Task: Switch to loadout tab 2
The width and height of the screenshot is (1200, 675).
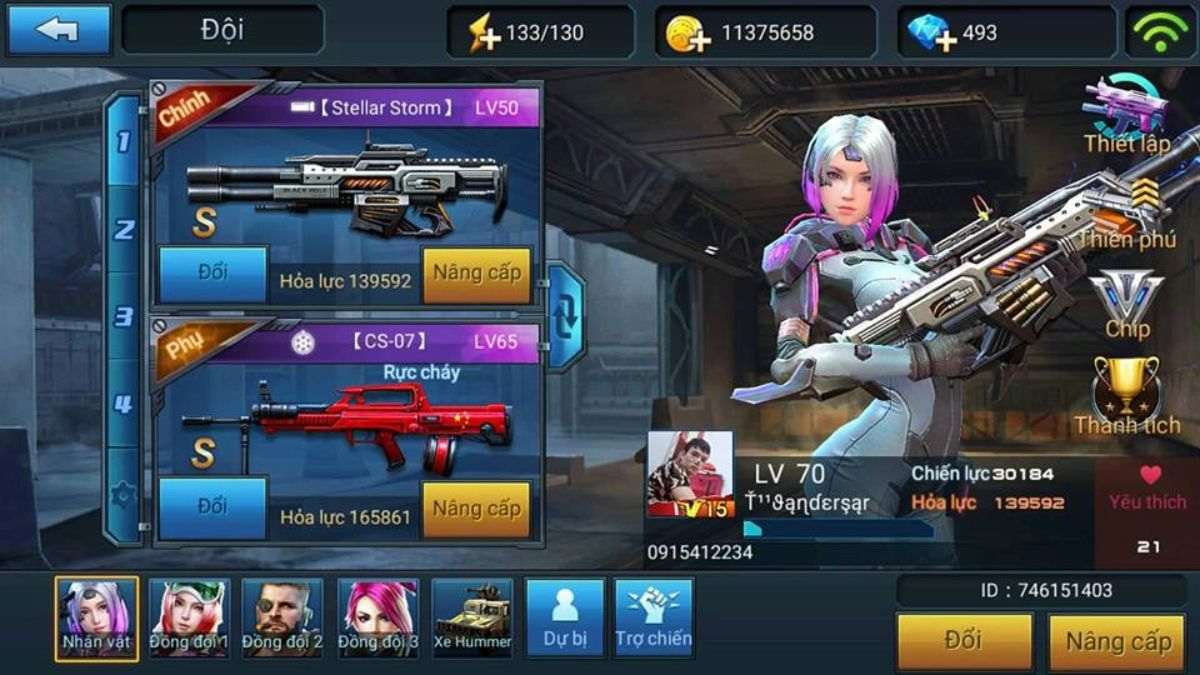Action: [123, 230]
